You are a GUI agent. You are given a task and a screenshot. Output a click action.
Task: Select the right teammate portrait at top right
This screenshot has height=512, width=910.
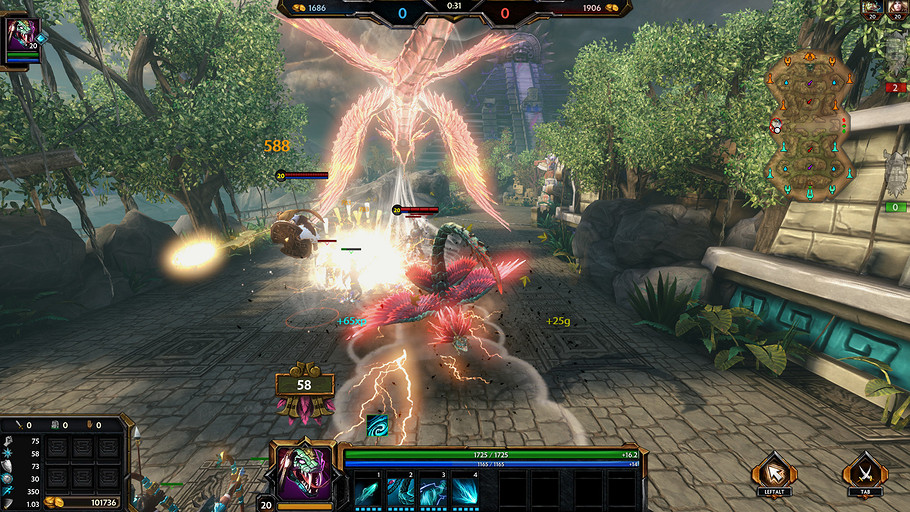(x=896, y=9)
